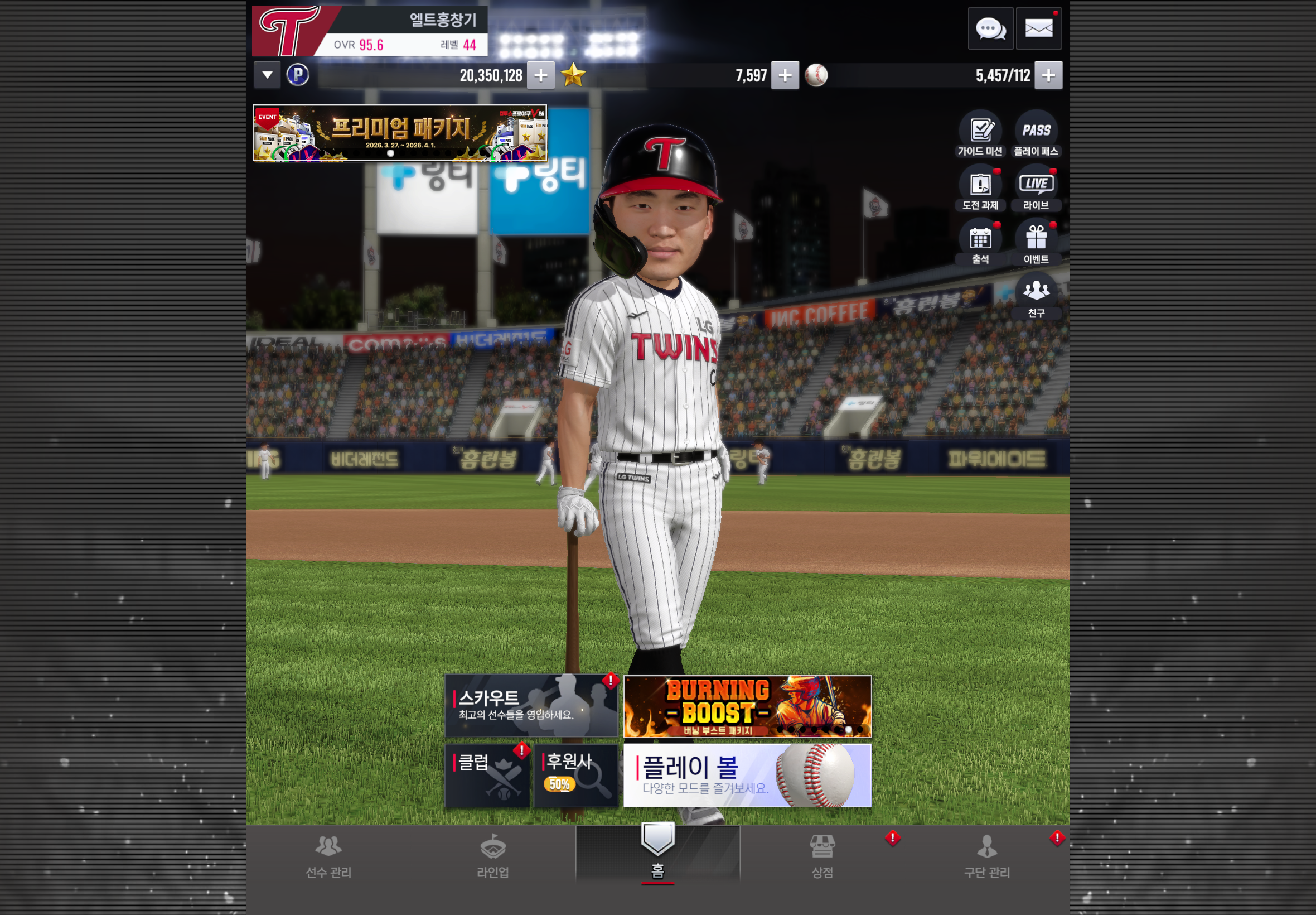The height and width of the screenshot is (915, 1316).
Task: Open the 스카우트 scout menu
Action: (531, 706)
